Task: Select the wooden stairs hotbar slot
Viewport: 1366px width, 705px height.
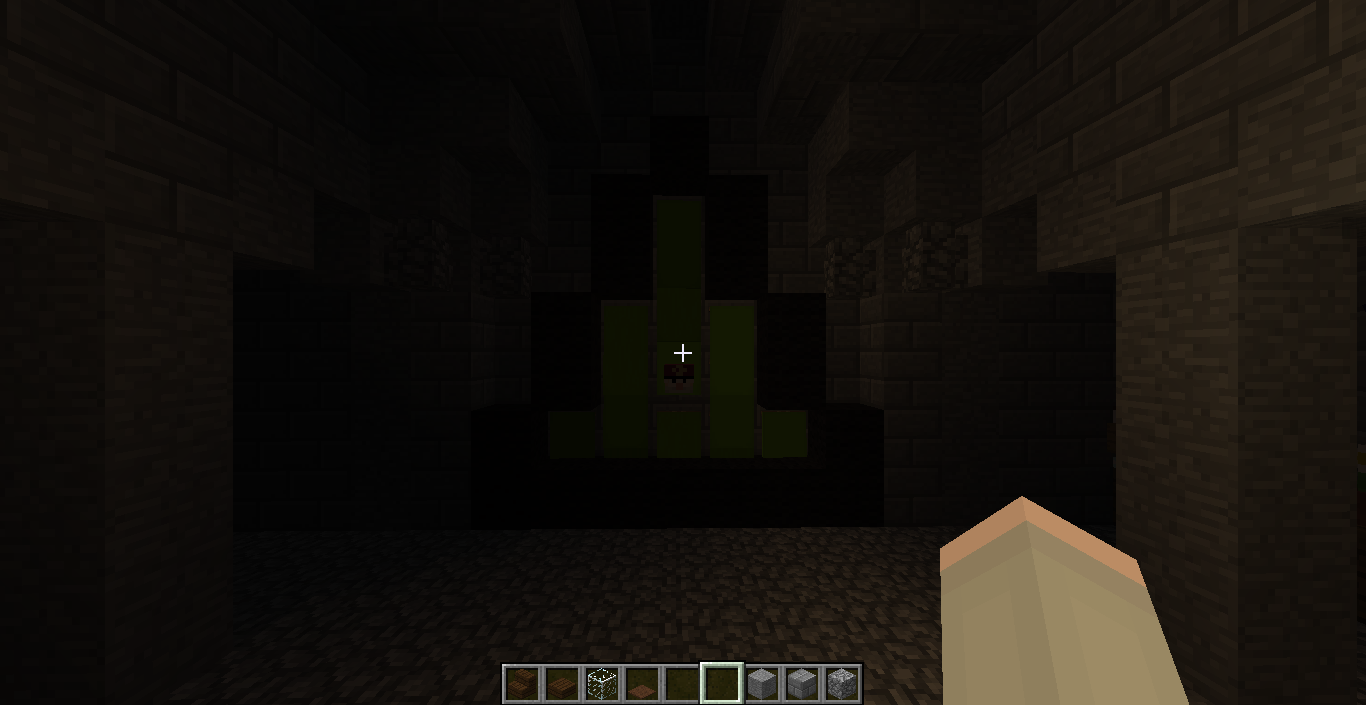Action: point(522,684)
